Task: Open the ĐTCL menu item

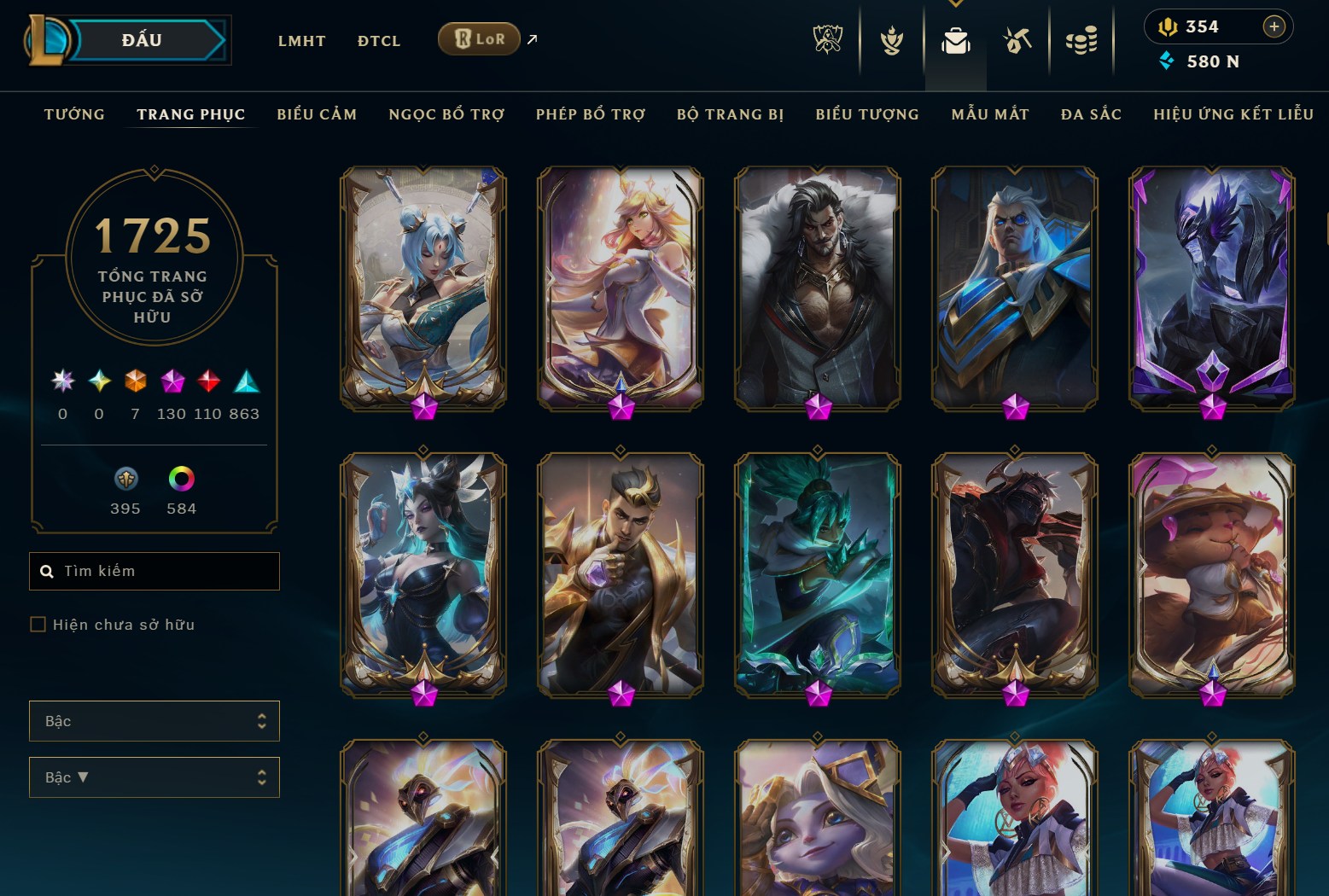Action: (378, 40)
